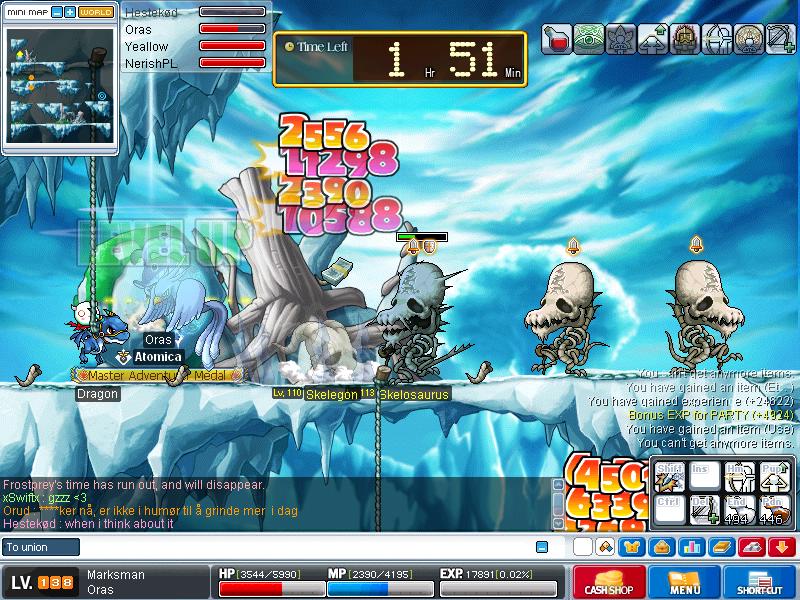Open the orange bag inventory button
Screen dimensions: 800x600
[x=663, y=547]
